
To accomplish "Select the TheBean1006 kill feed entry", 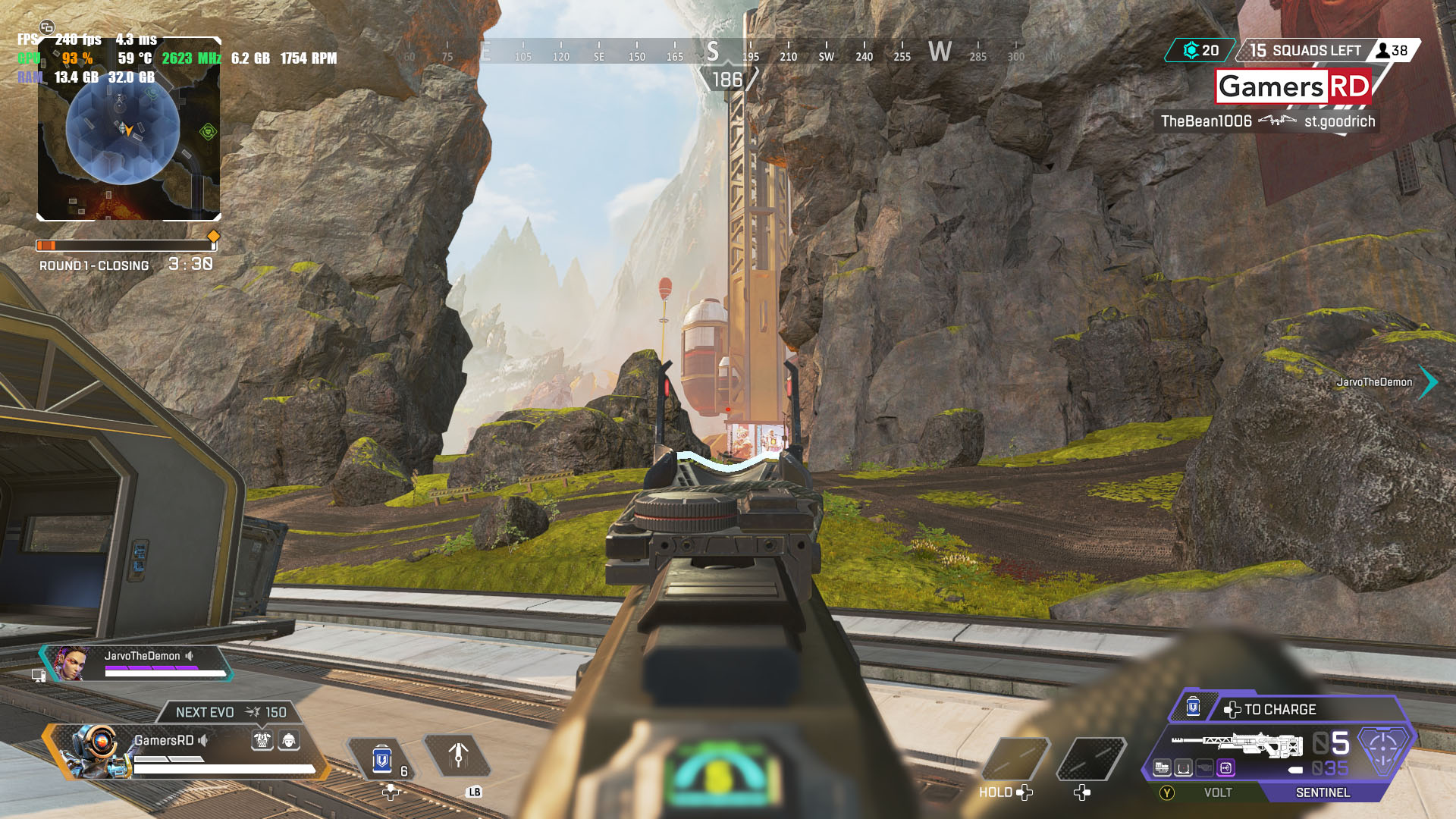I will (x=1266, y=121).
